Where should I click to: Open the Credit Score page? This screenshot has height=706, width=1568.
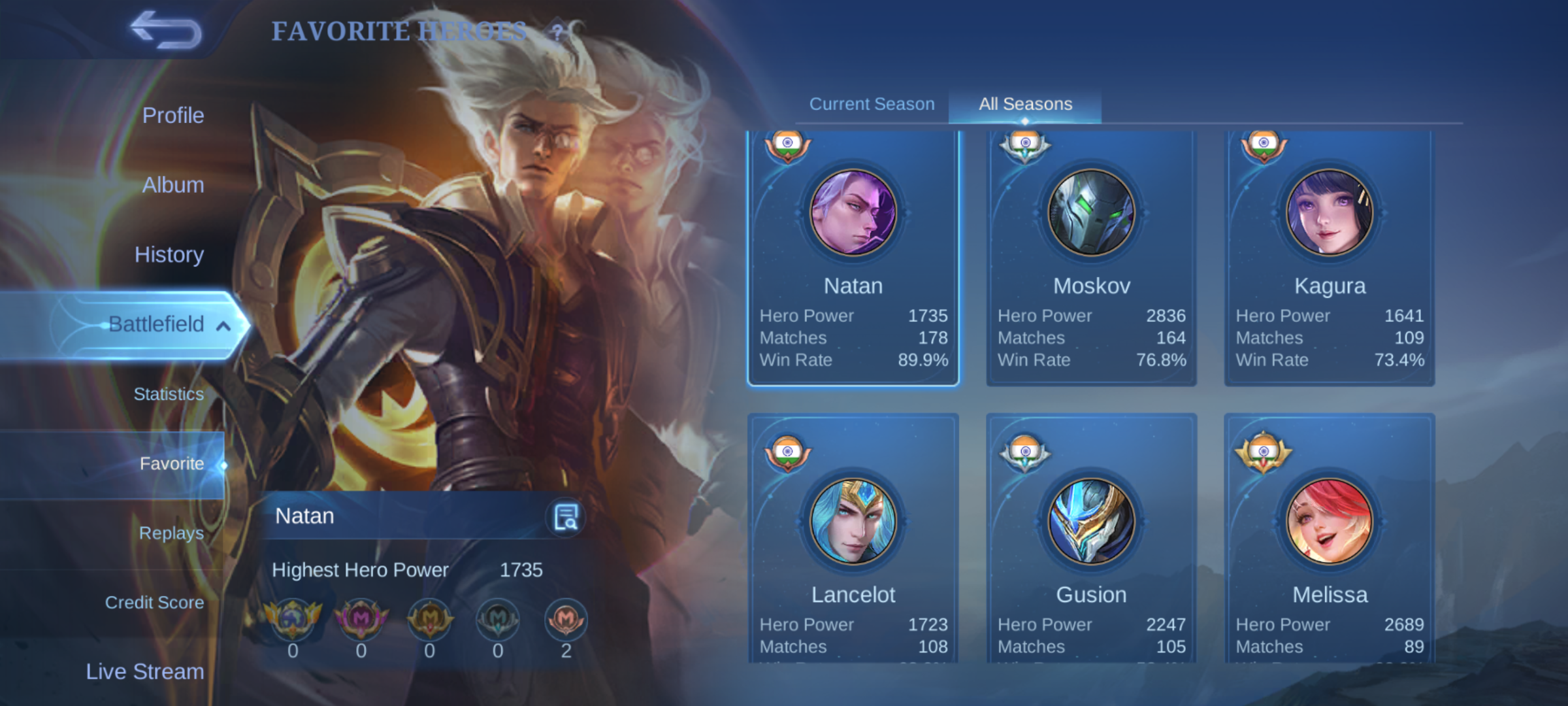click(x=154, y=602)
